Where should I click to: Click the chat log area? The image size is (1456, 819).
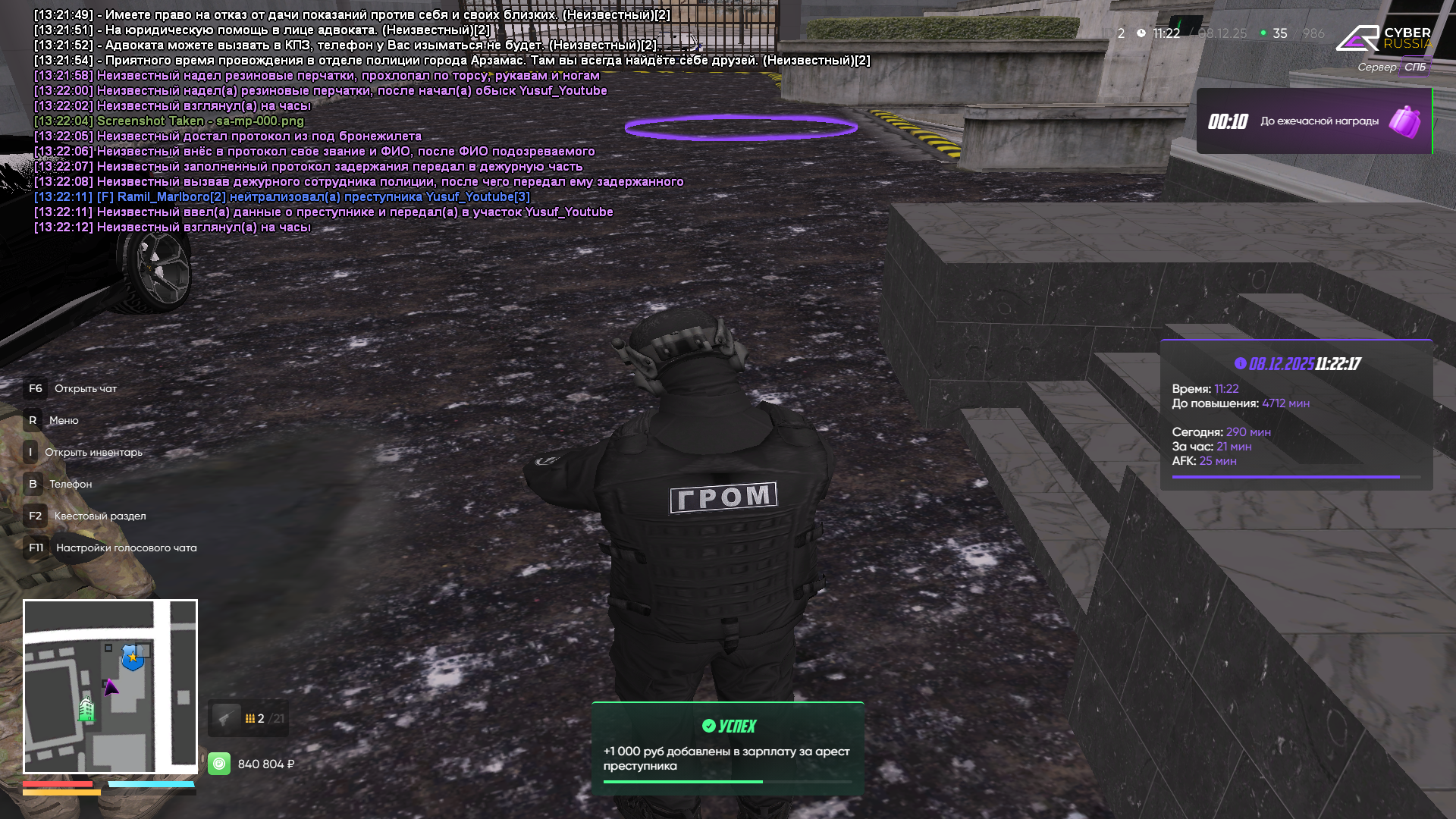[379, 121]
